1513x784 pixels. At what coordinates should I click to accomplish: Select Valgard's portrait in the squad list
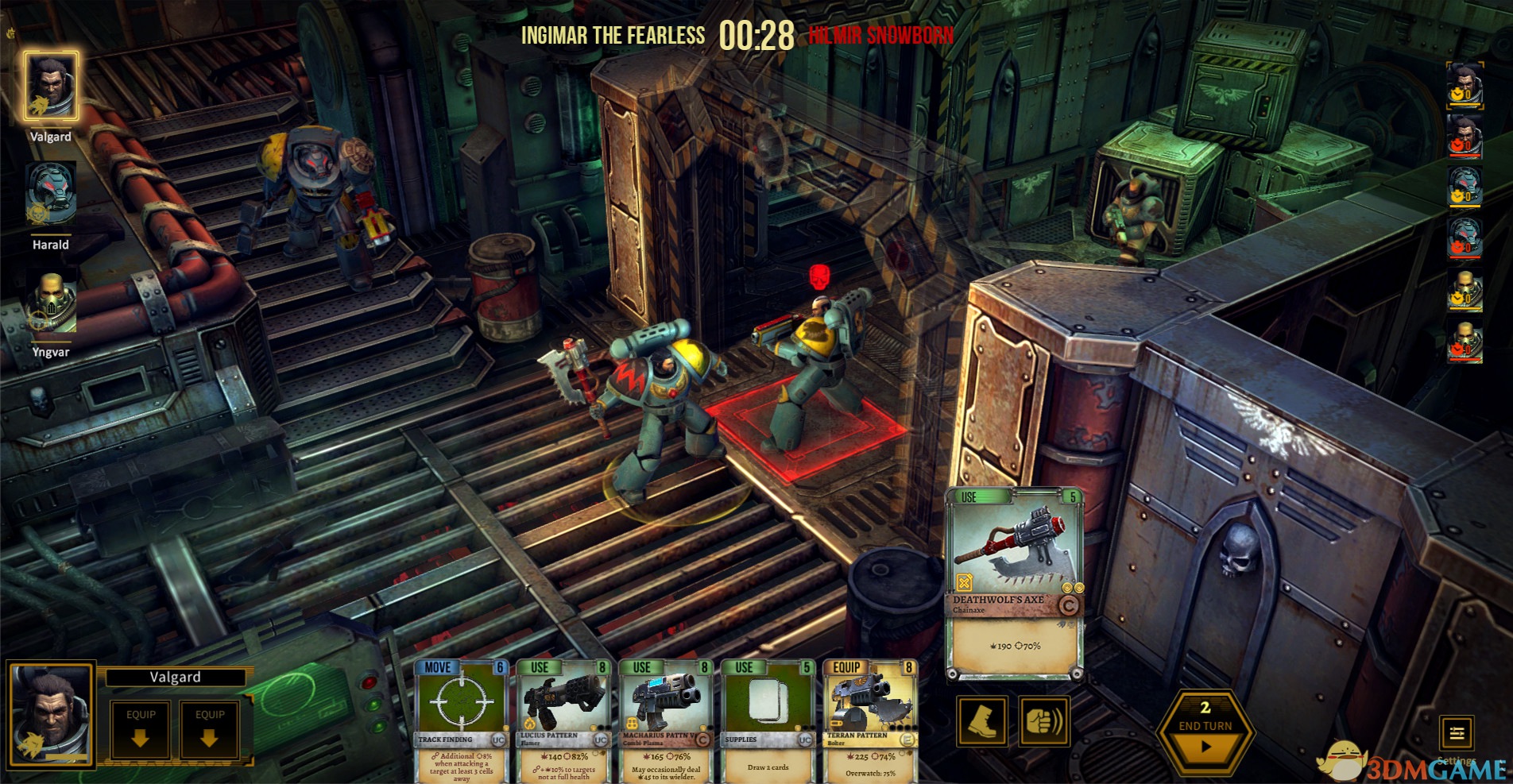(x=51, y=86)
